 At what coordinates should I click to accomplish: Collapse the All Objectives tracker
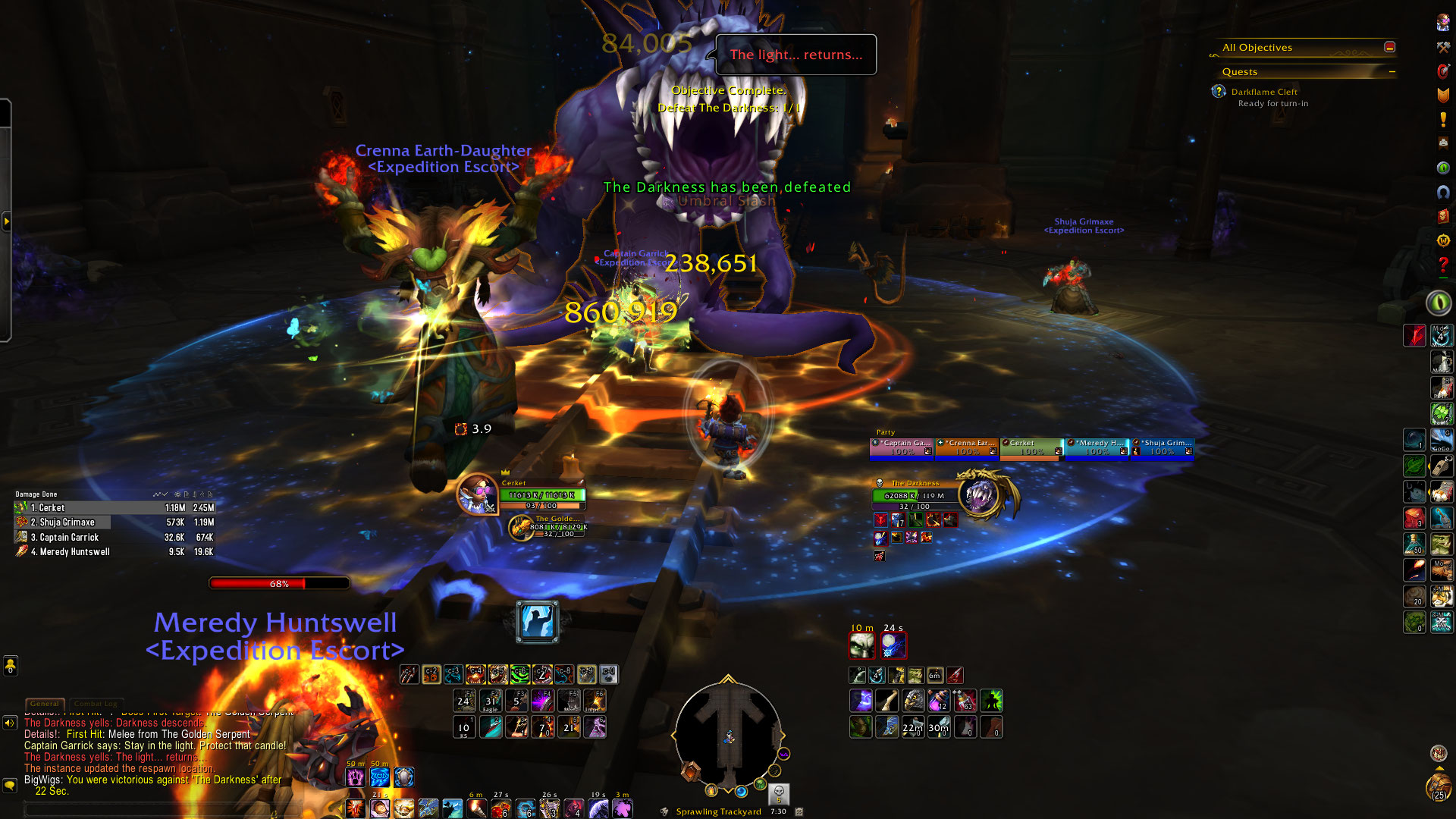point(1389,47)
